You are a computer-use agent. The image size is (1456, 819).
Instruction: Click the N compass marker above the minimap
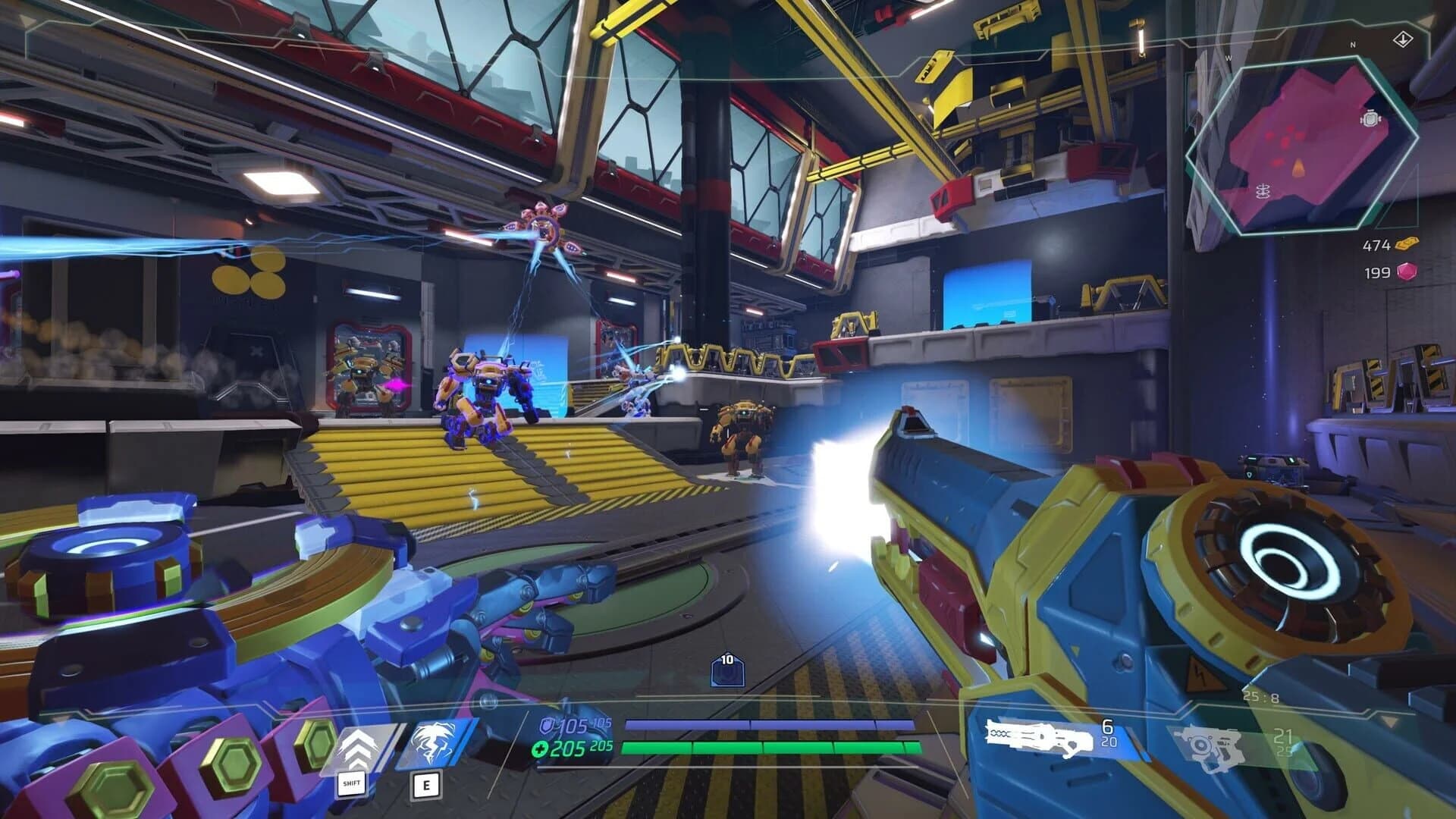click(1352, 45)
